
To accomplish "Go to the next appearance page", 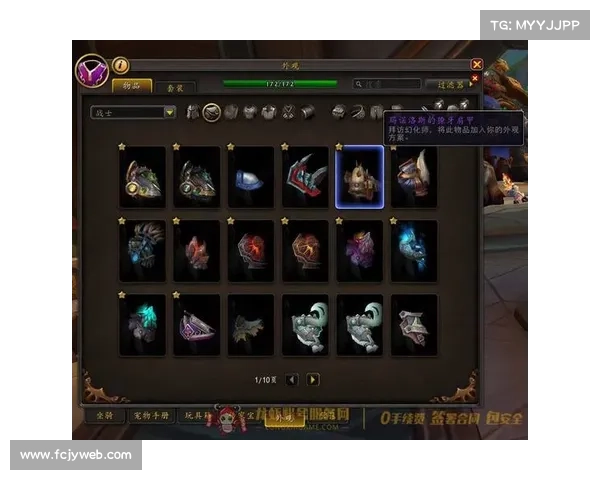I will coord(313,380).
